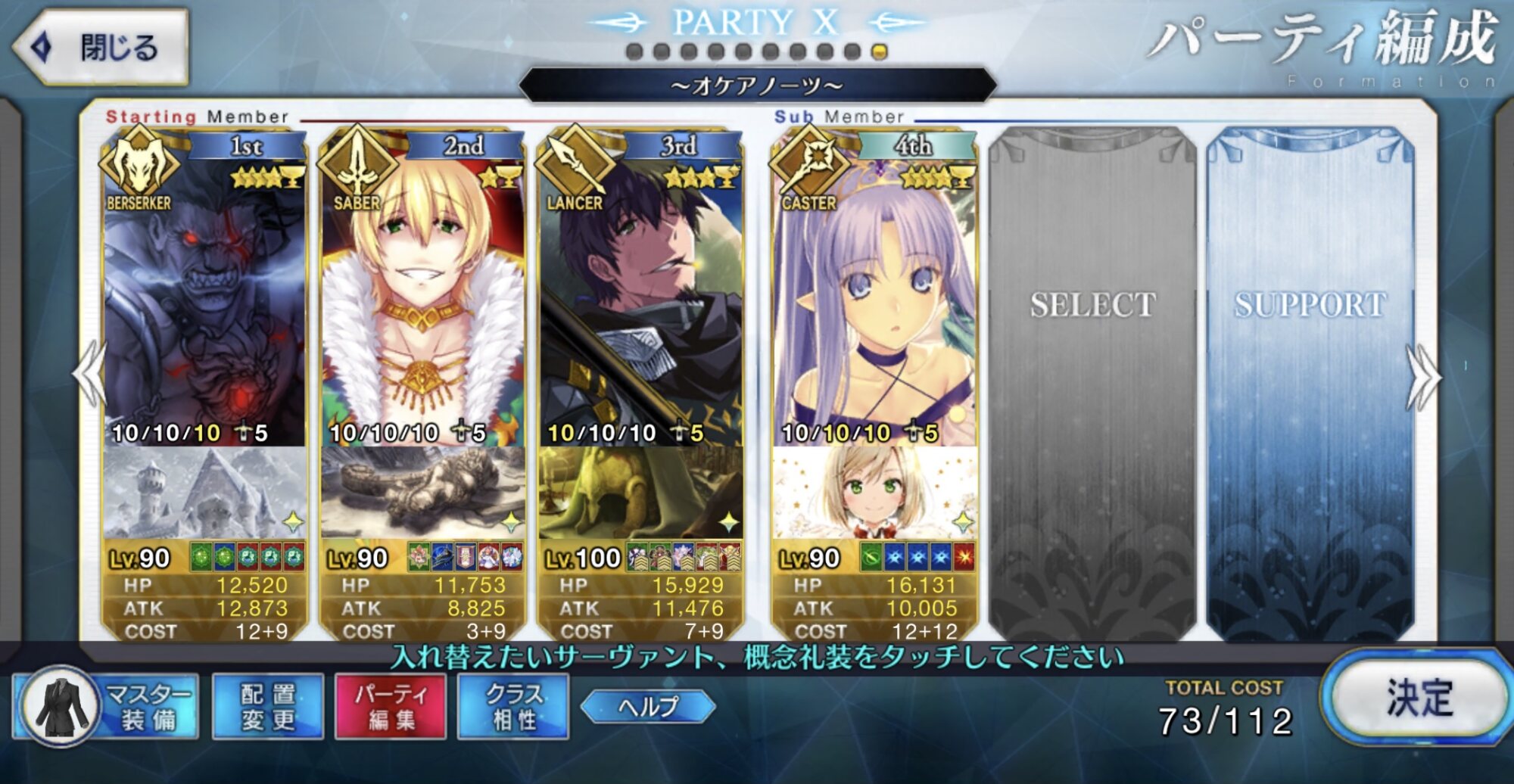Open パーティ編集 party edit
Screen dimensions: 1514x784
tap(391, 706)
